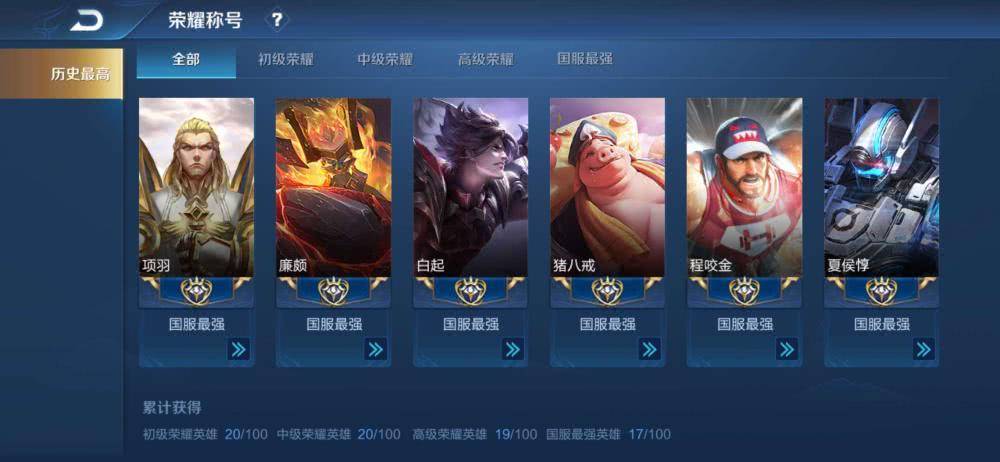
Task: Click the arrow button under 项羽
Action: [x=238, y=349]
